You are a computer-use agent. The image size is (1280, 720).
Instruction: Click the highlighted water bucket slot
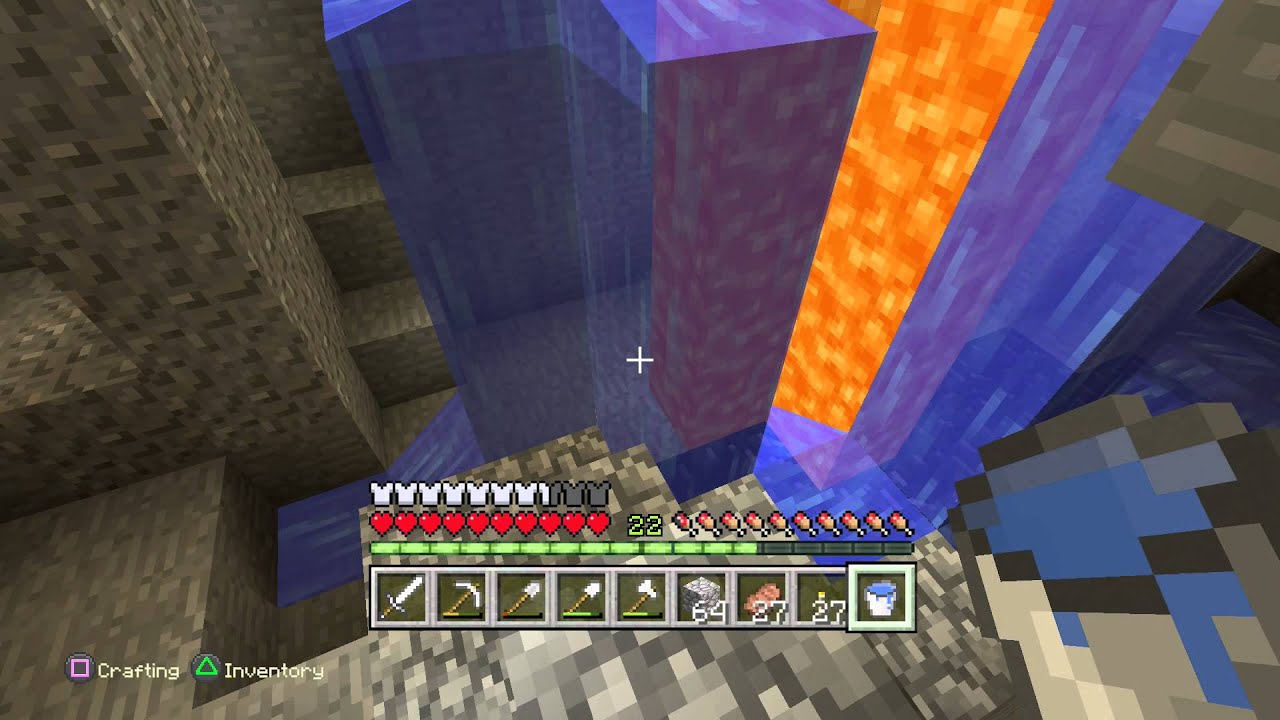[881, 599]
